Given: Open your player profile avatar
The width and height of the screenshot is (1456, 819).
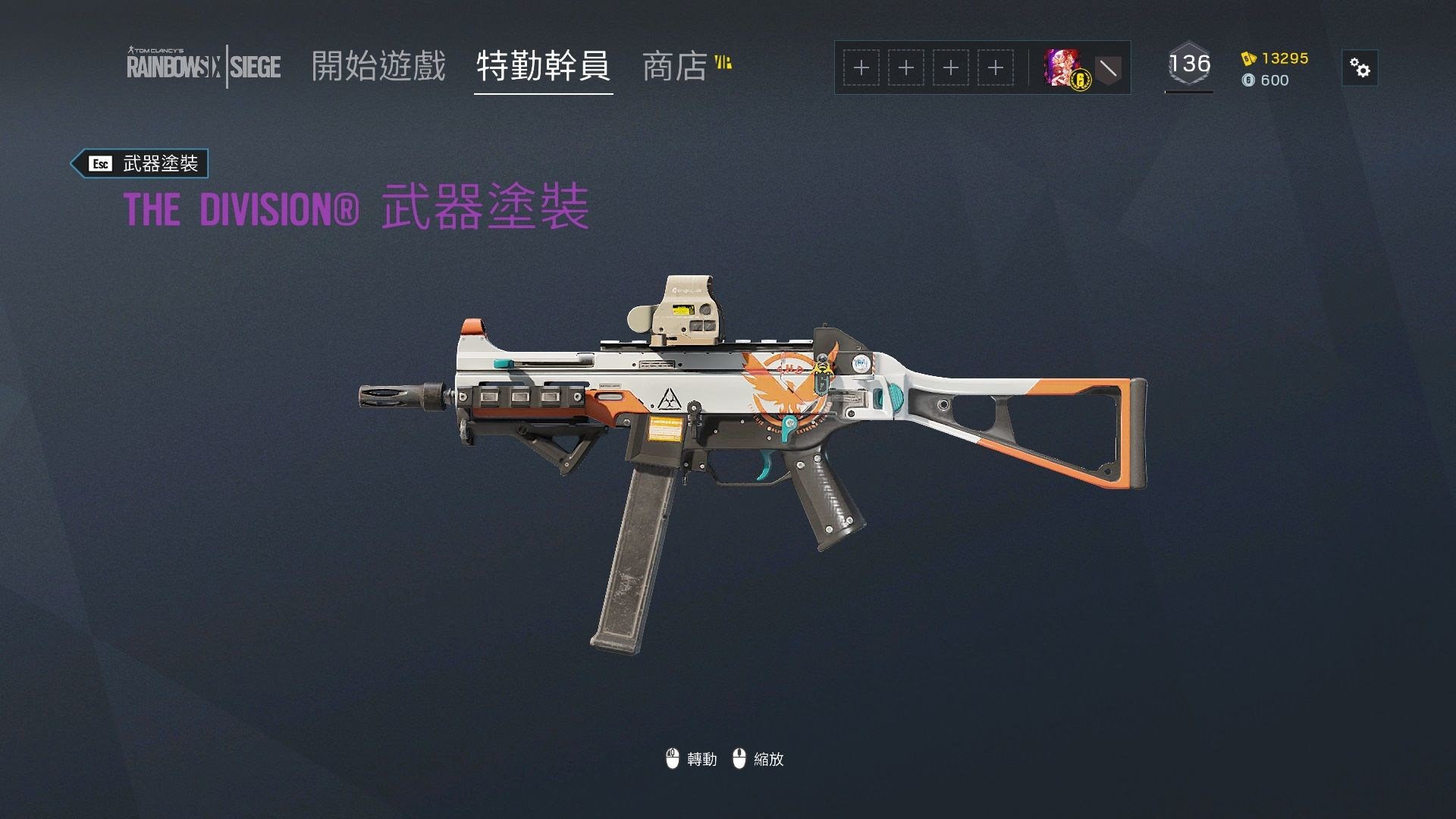Looking at the screenshot, I should (x=1062, y=67).
